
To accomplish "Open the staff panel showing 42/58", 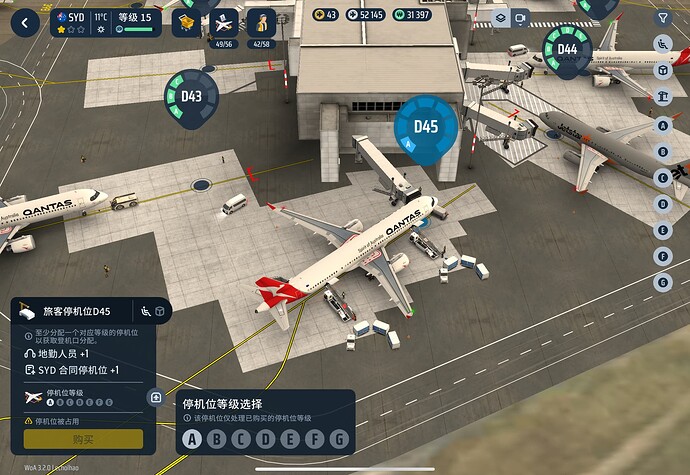I will [x=260, y=22].
